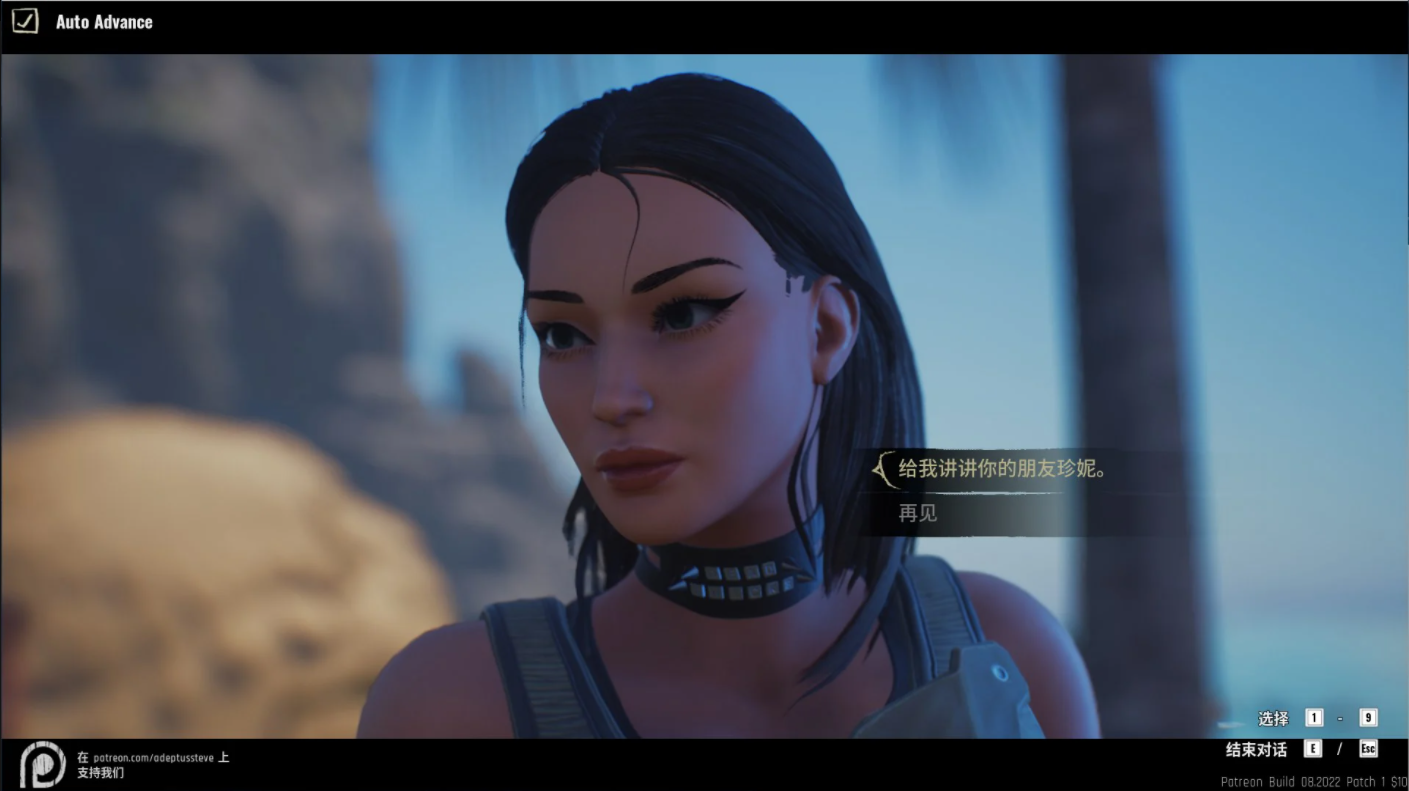Screen dimensions: 1409x791
Task: Choose the 再见 dialogue option
Action: click(x=917, y=513)
